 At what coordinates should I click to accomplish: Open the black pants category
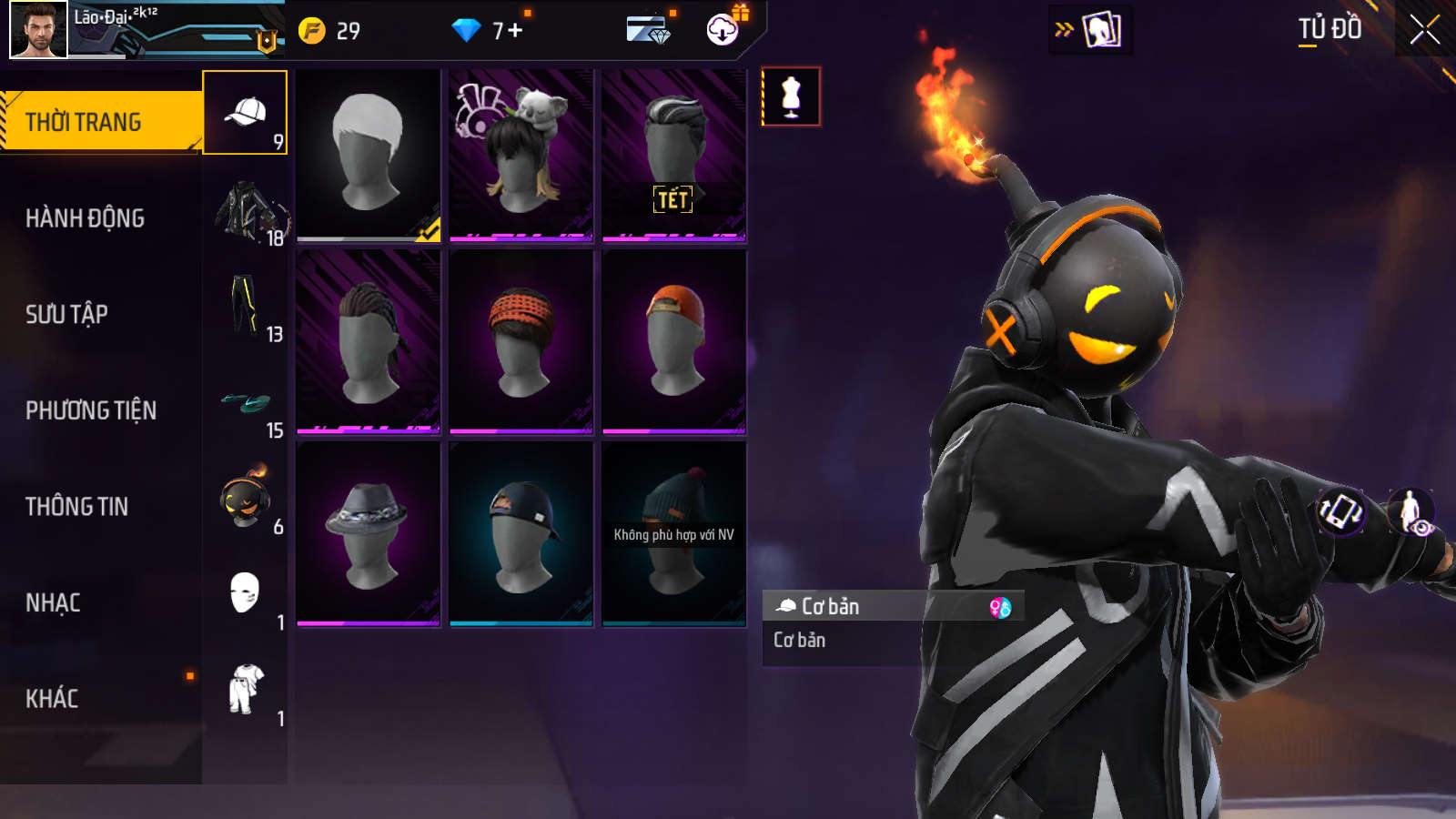click(245, 306)
